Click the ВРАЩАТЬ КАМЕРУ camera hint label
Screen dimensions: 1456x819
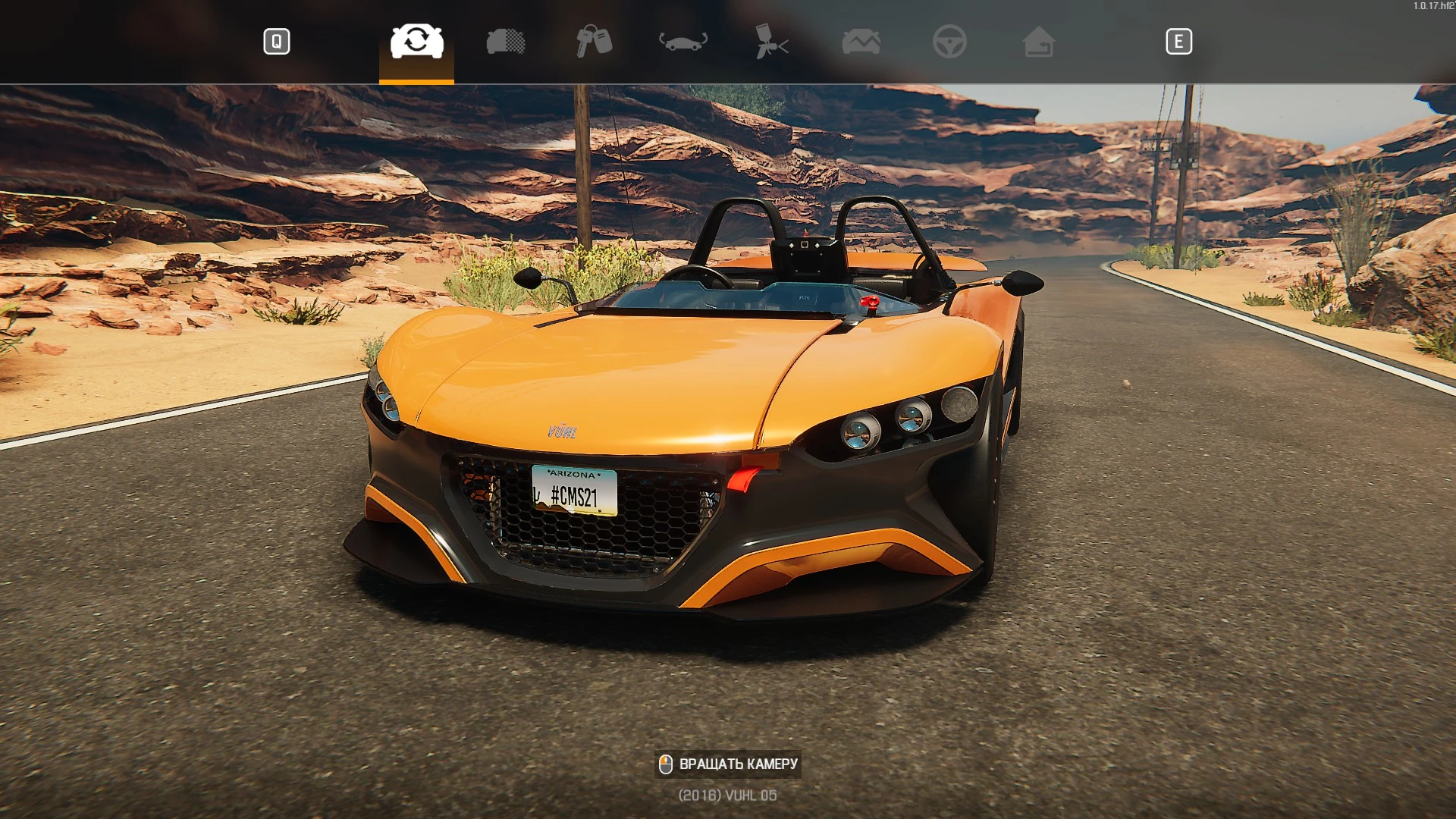[x=739, y=764]
